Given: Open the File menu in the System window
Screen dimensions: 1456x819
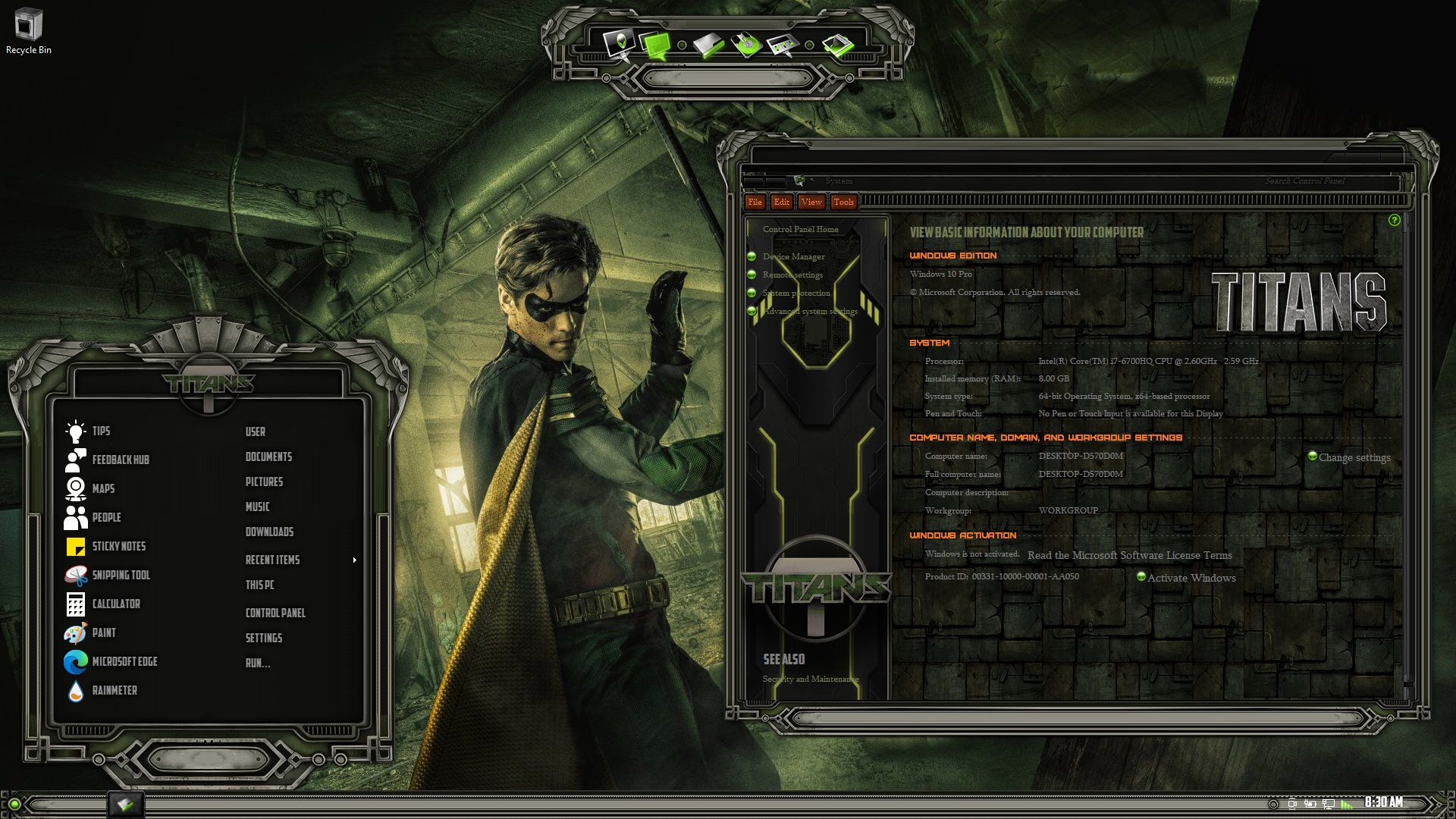Looking at the screenshot, I should pos(755,202).
